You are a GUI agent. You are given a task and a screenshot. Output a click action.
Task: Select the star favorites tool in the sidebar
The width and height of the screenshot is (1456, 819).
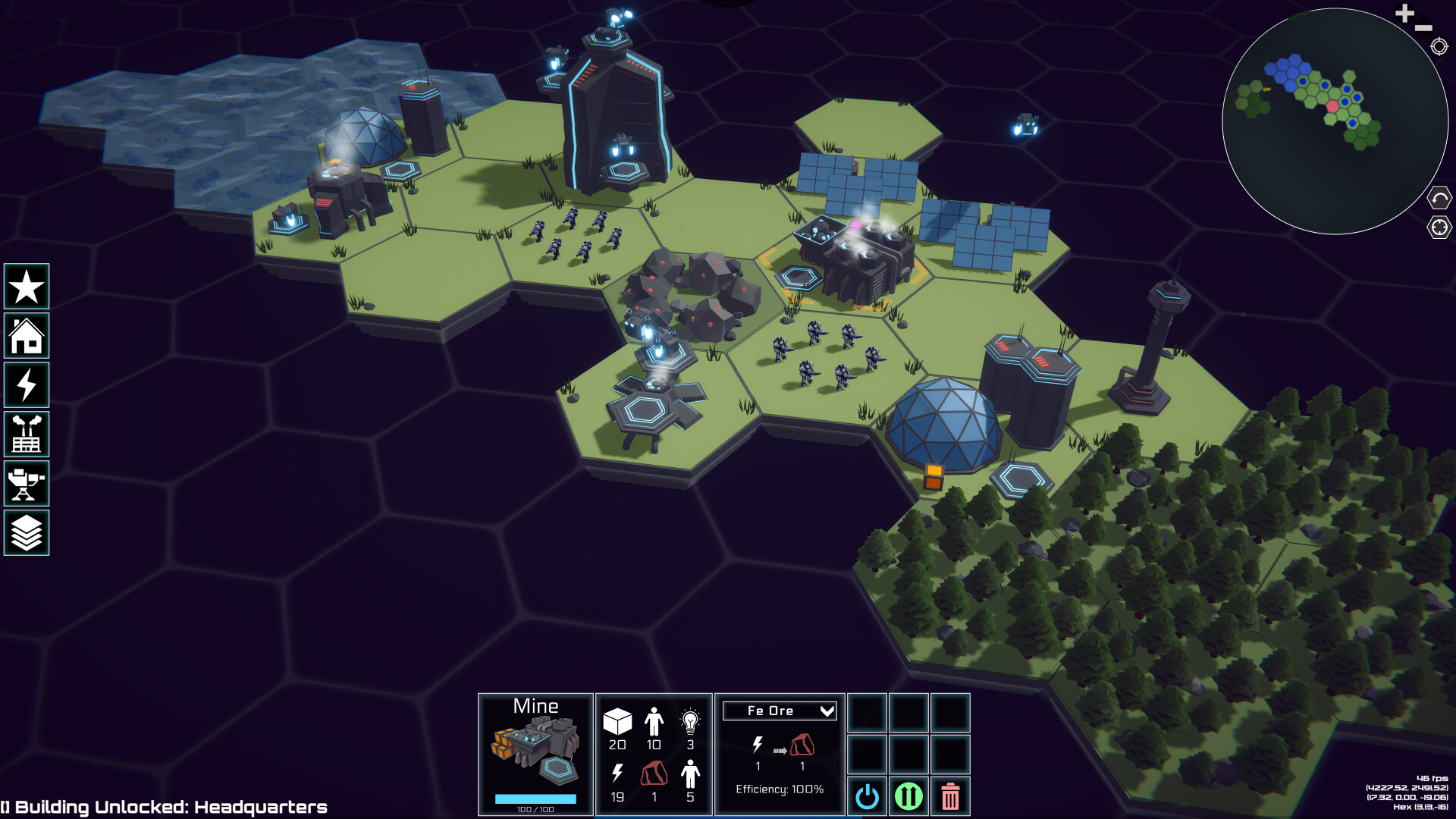click(x=27, y=287)
